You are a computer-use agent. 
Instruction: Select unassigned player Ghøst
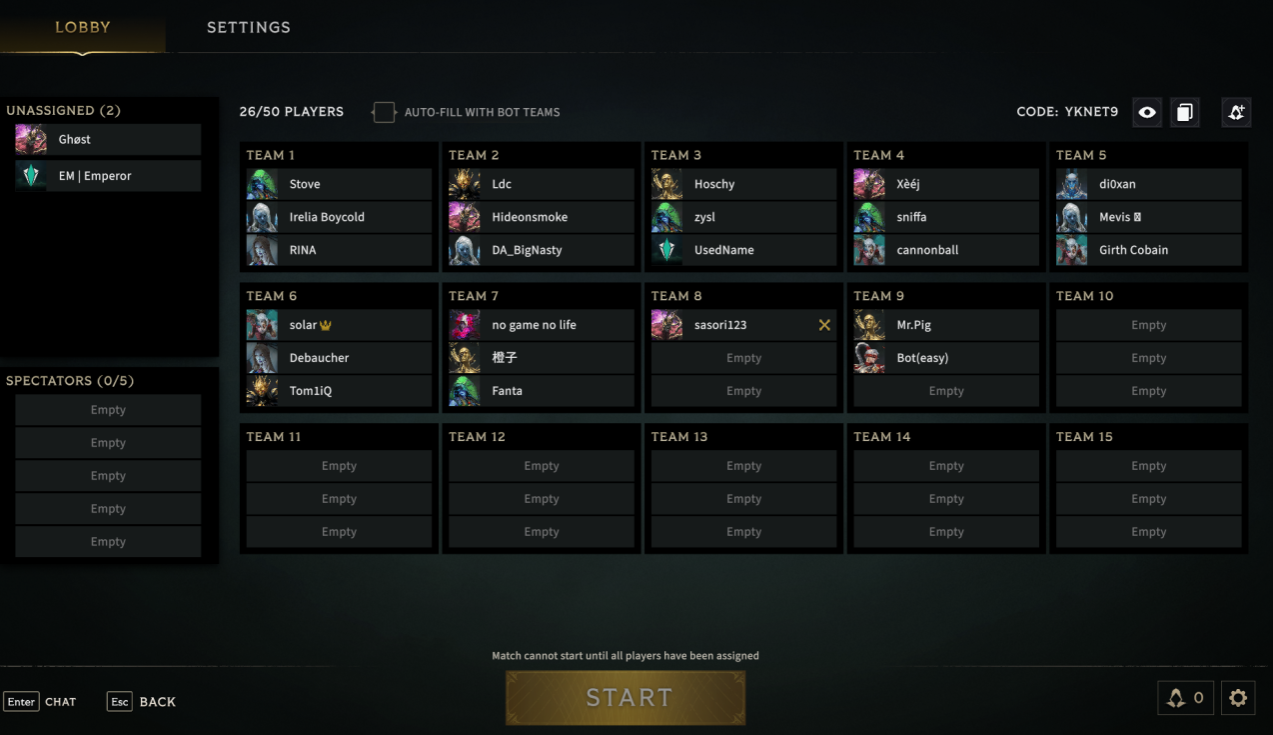[x=108, y=139]
